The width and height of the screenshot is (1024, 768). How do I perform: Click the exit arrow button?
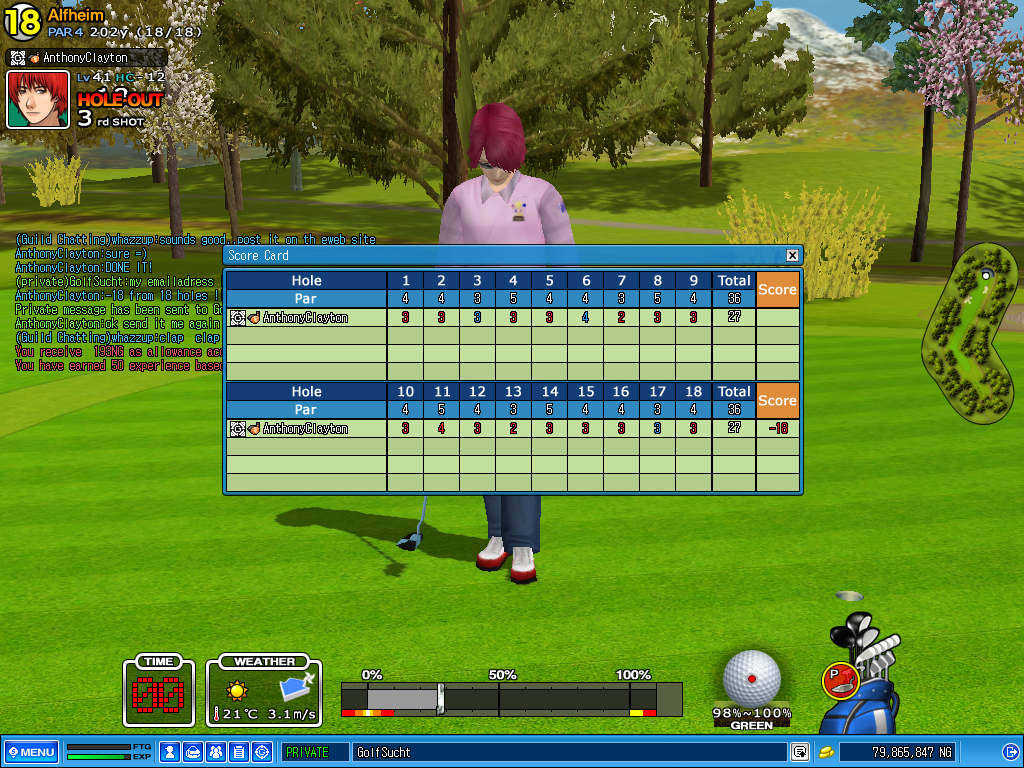(1010, 752)
